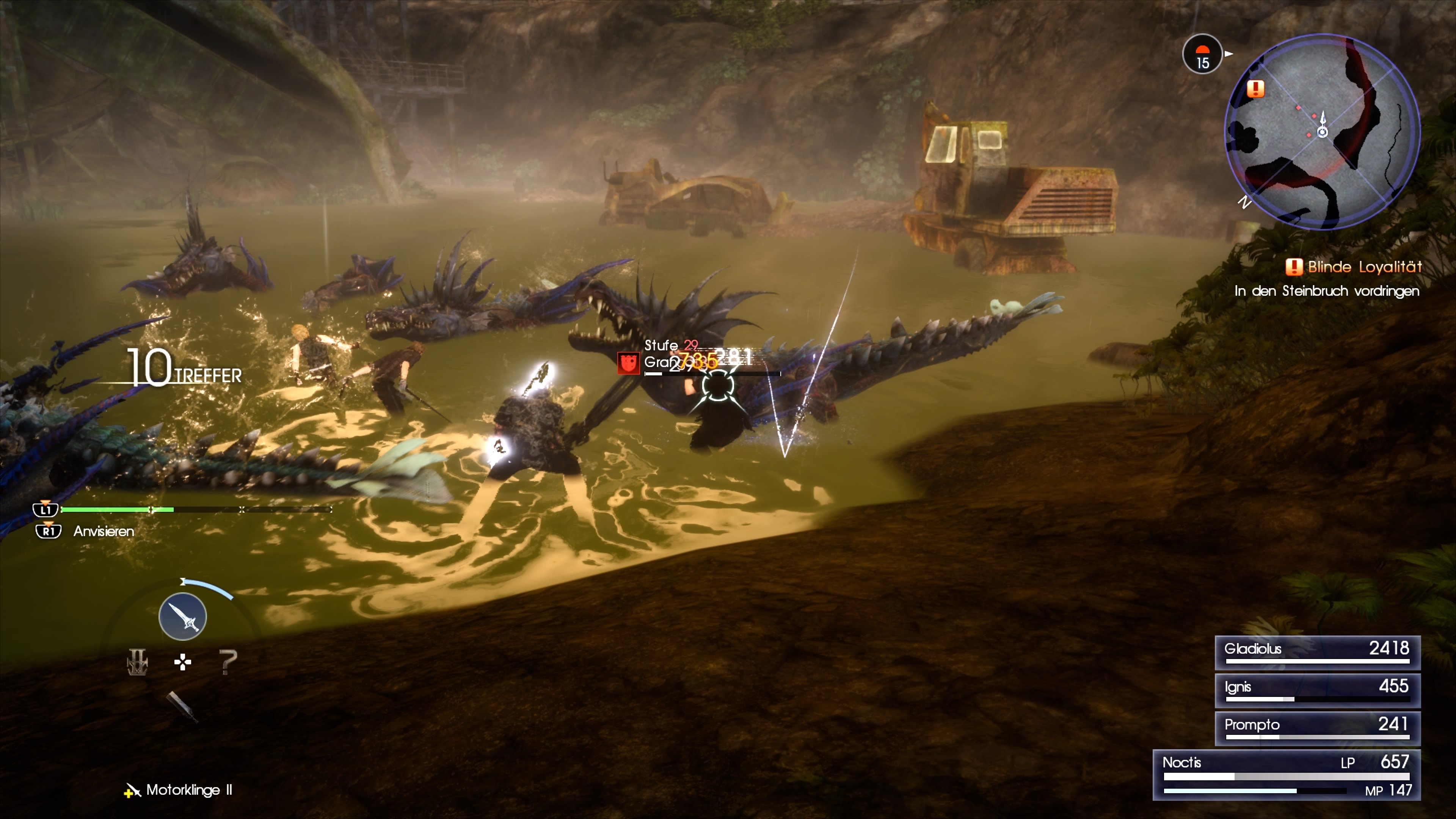The height and width of the screenshot is (819, 1456).
Task: Select the Noctis status panel
Action: click(x=1286, y=775)
